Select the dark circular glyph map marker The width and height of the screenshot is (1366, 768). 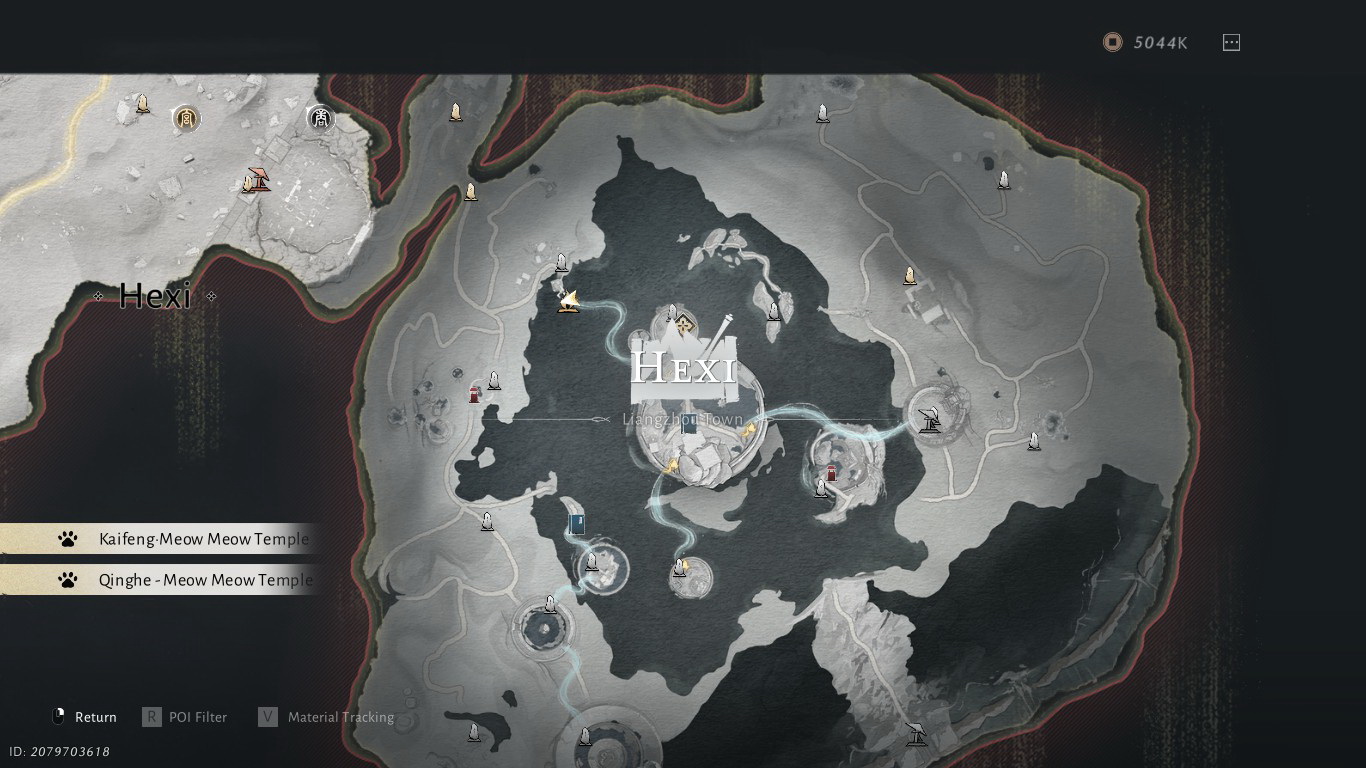[x=321, y=119]
